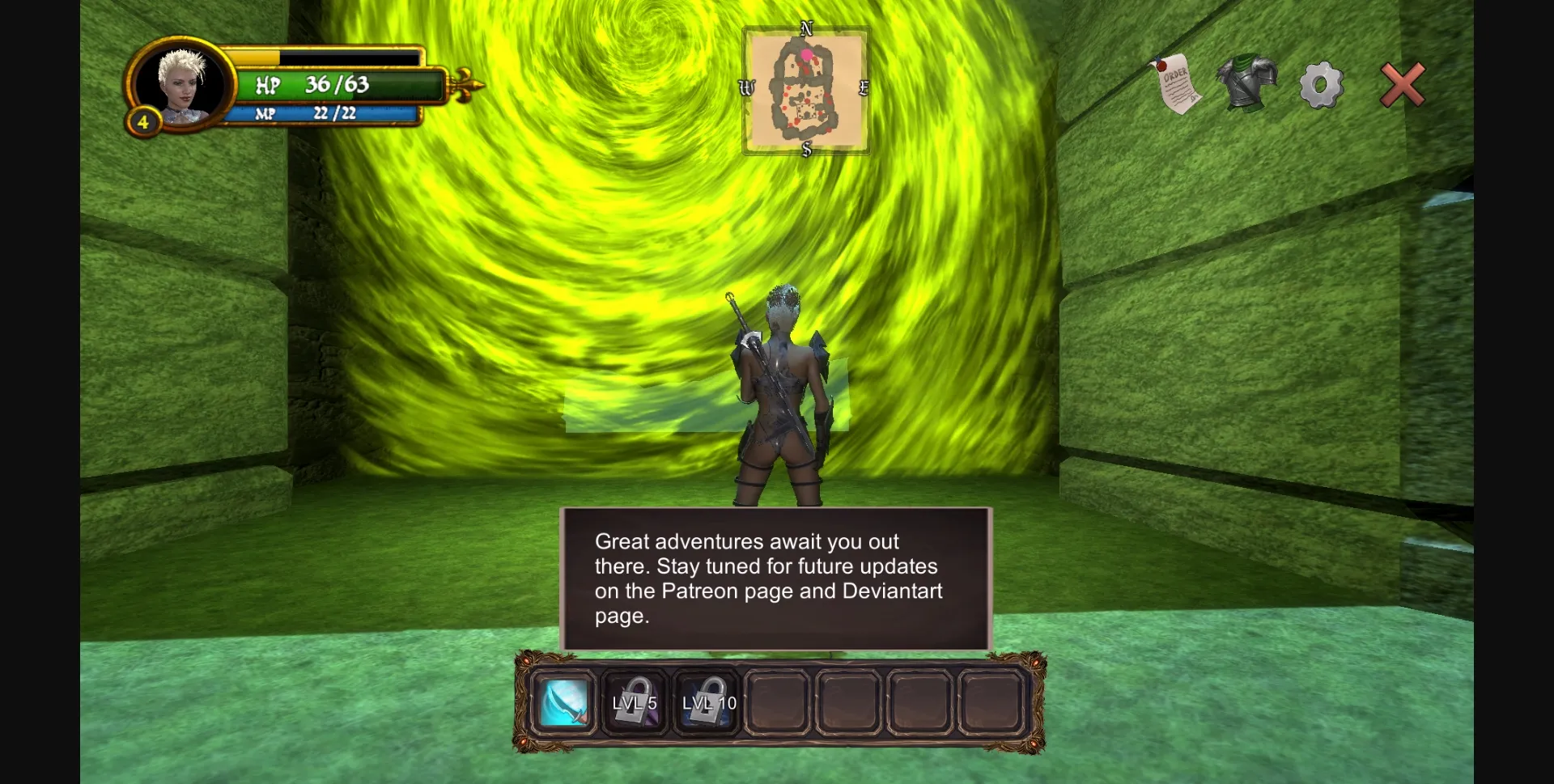Screen dimensions: 1554x784
Task: Click the level 4 badge
Action: tap(142, 122)
